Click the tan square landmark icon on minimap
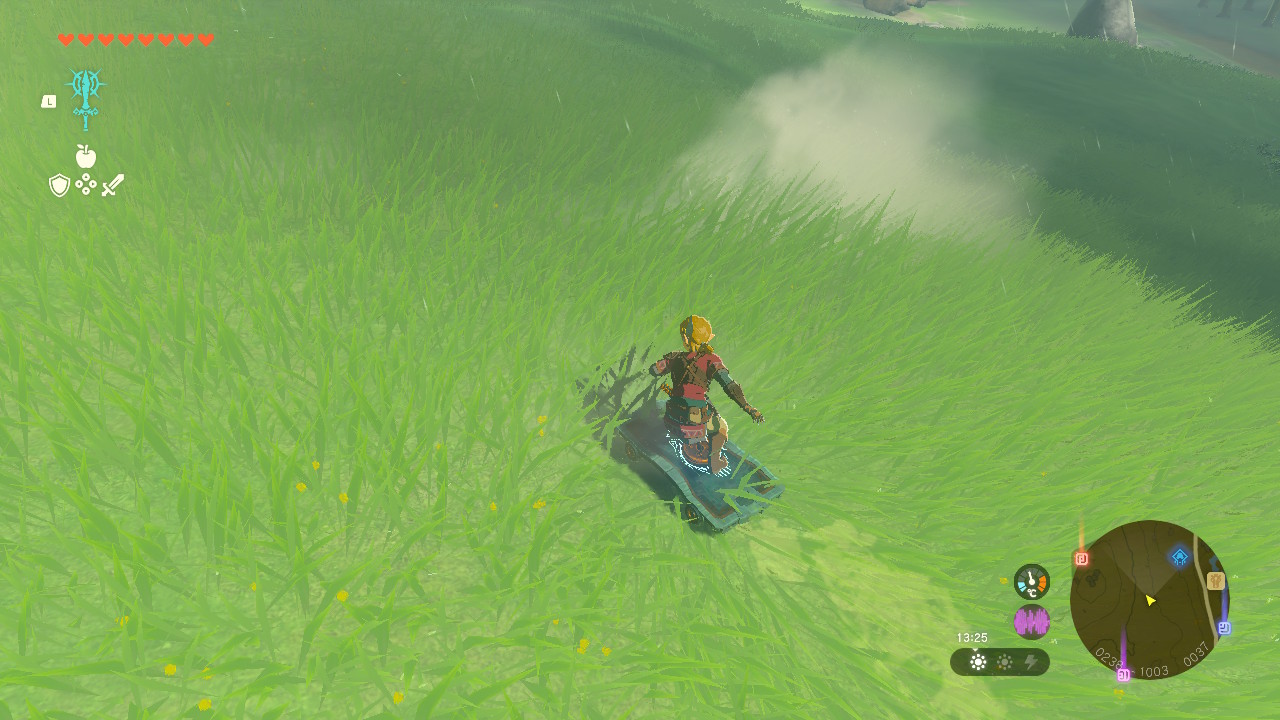Image resolution: width=1280 pixels, height=720 pixels. click(x=1216, y=581)
